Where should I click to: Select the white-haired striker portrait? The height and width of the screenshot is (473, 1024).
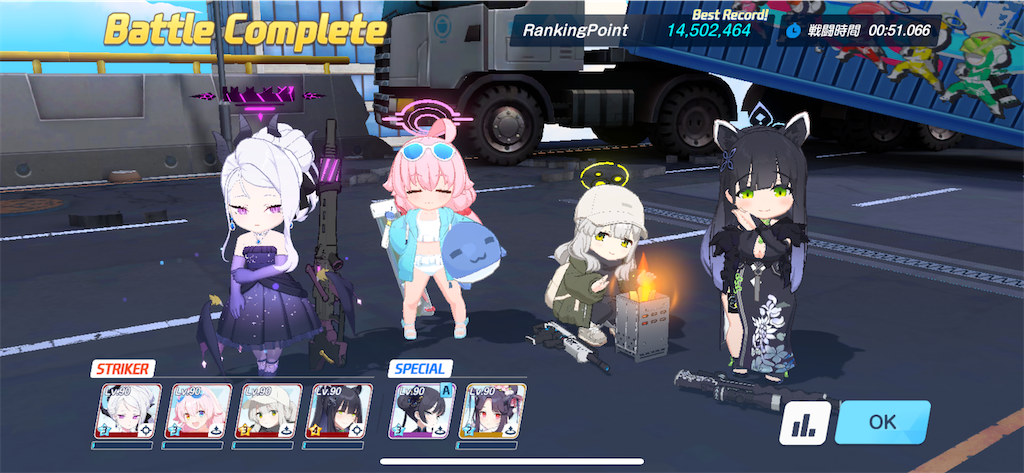click(129, 411)
